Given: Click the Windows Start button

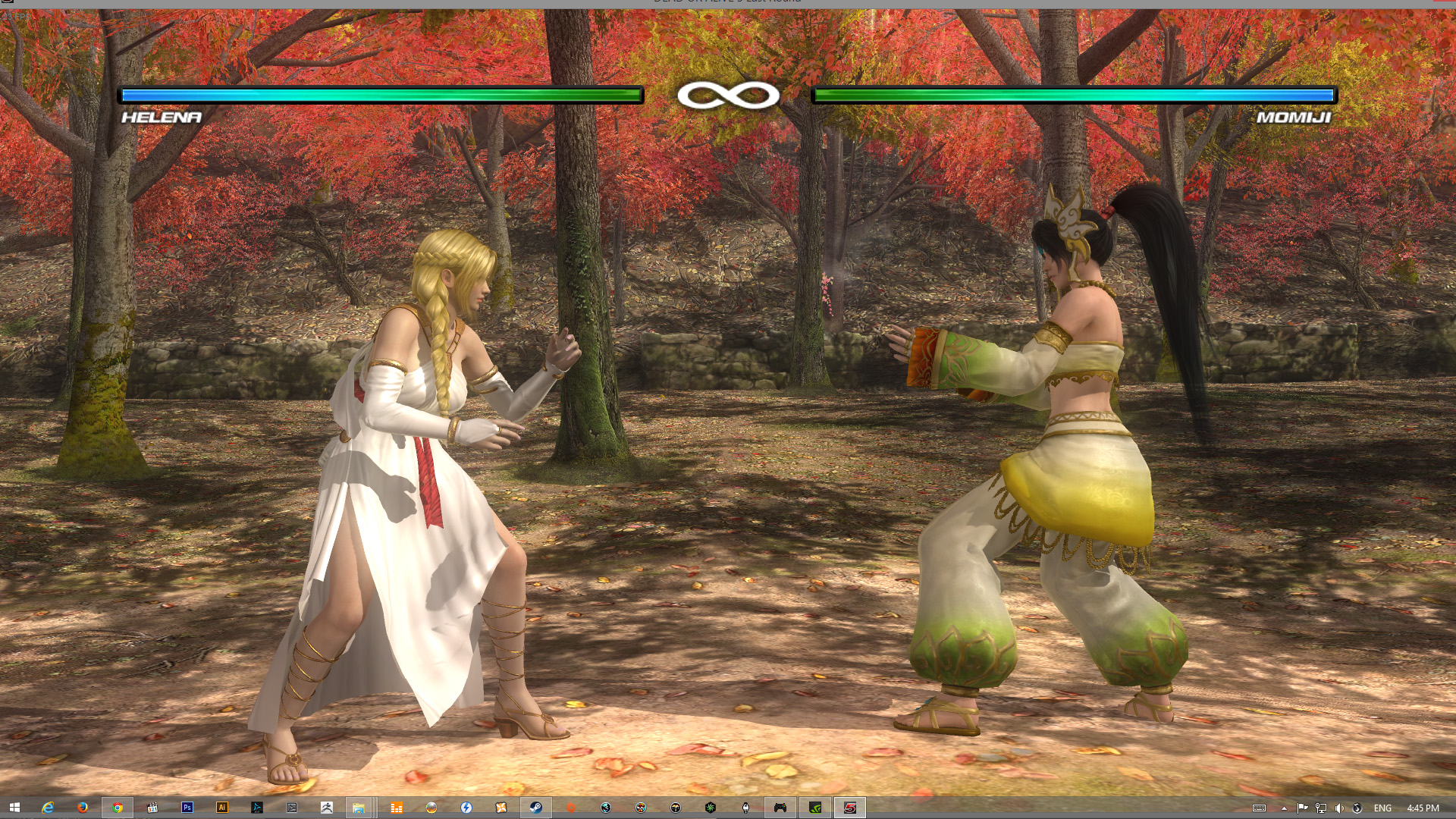Looking at the screenshot, I should click(14, 808).
